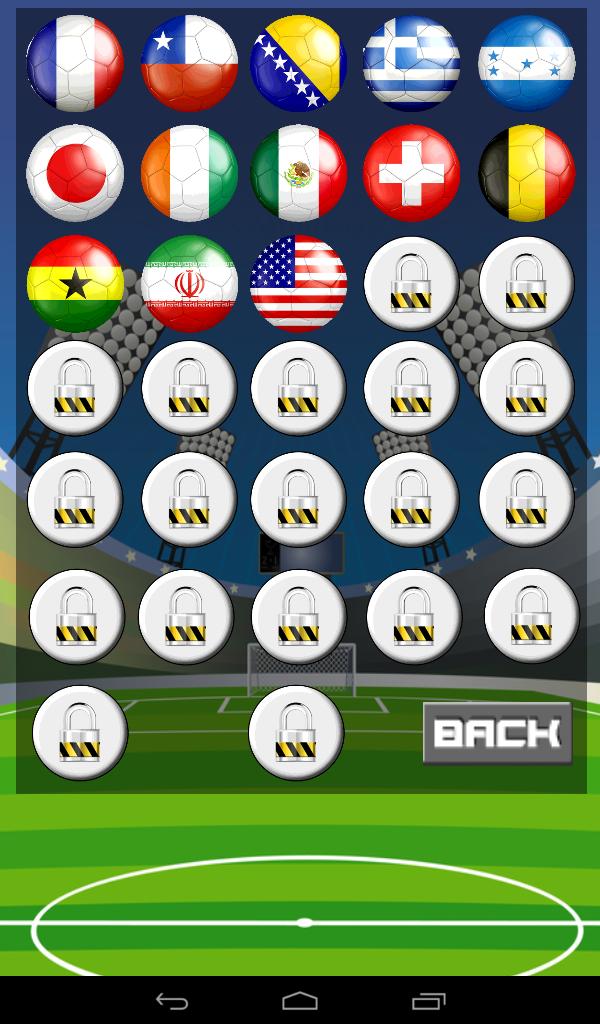Choose the Honduras flag ball
This screenshot has height=1024, width=600.
[527, 63]
